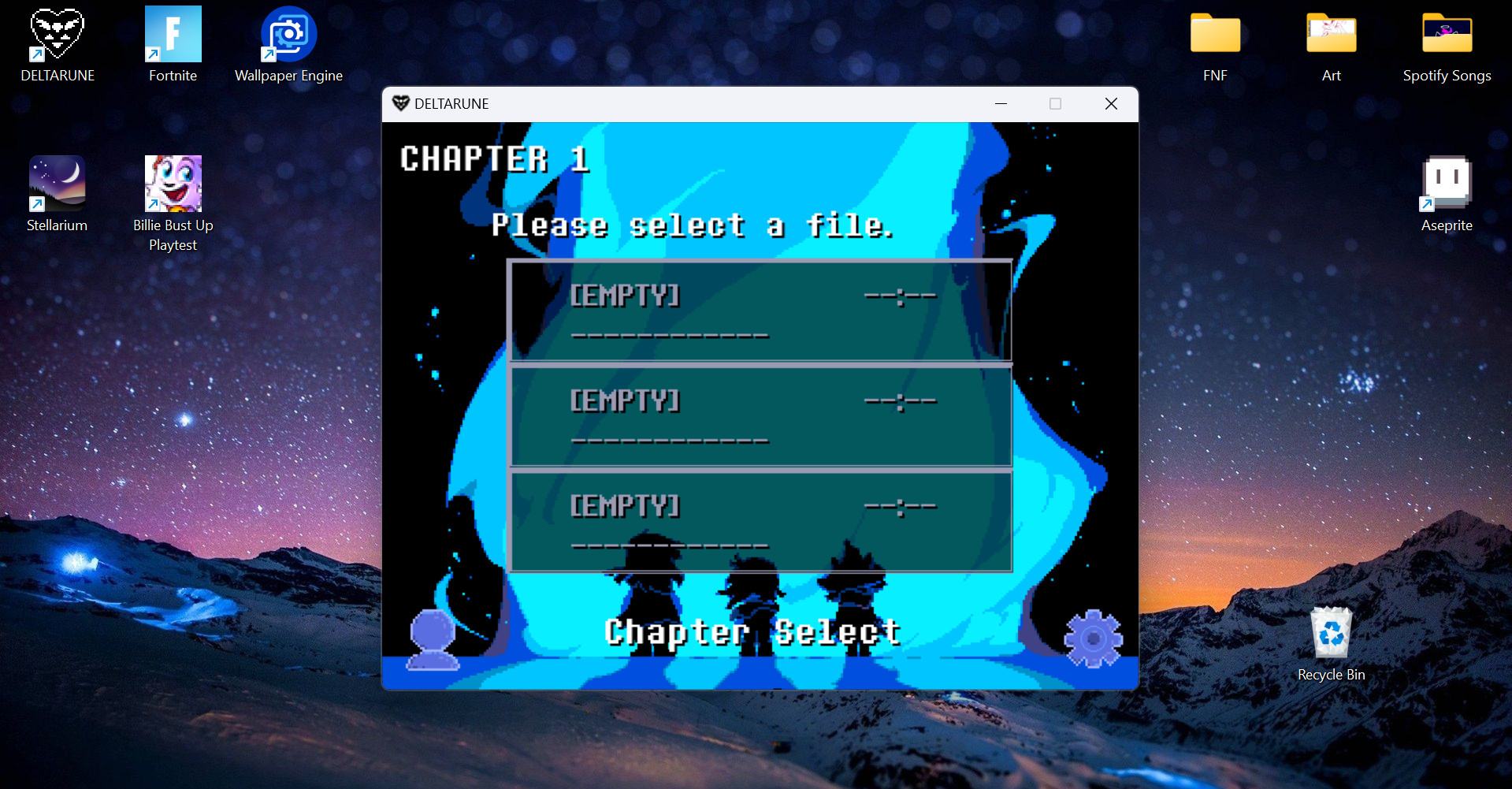Select the third empty save file slot

click(759, 521)
